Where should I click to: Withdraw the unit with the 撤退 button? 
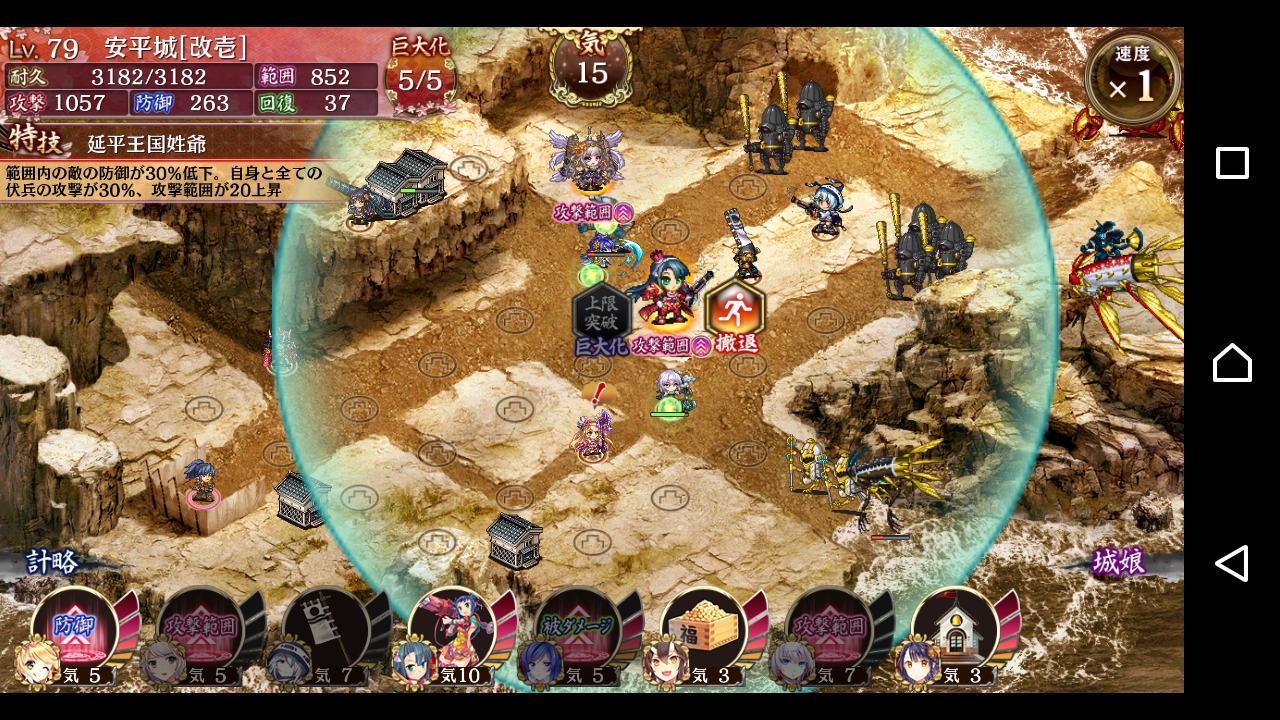(735, 314)
